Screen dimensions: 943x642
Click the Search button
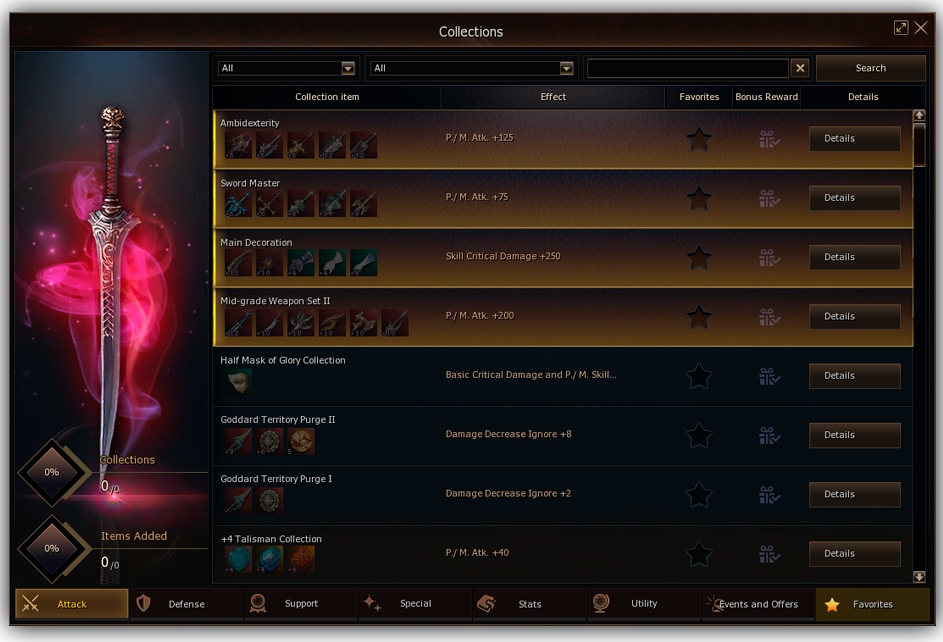click(870, 68)
